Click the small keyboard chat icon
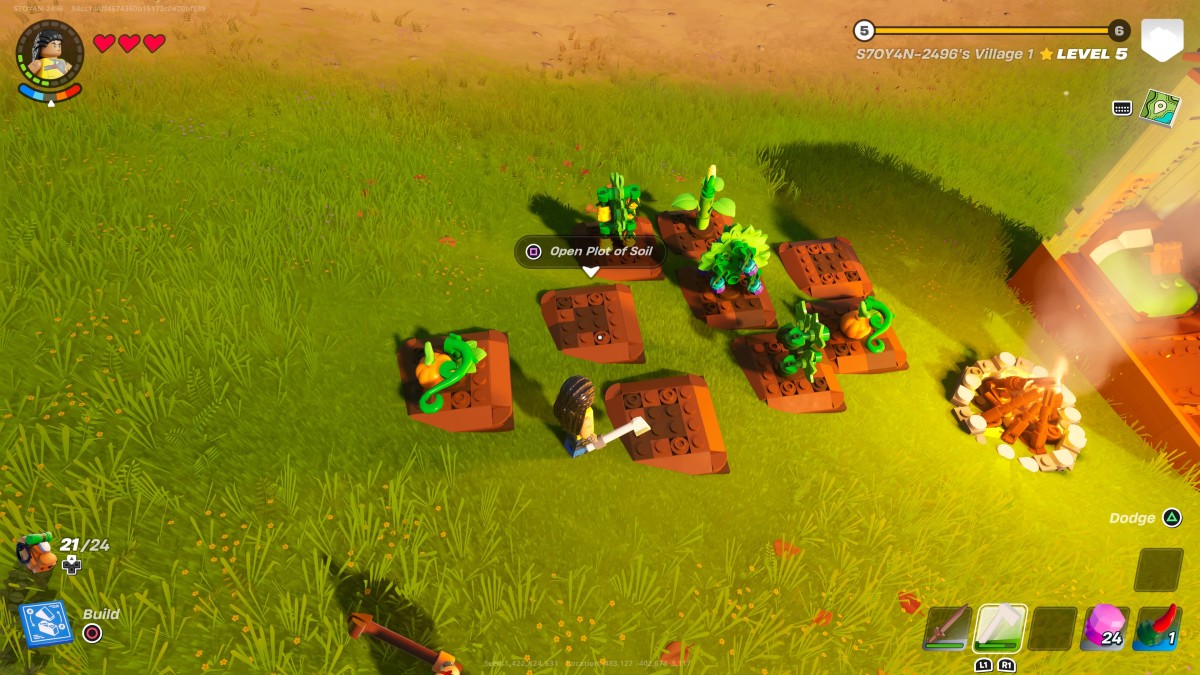 tap(1122, 108)
